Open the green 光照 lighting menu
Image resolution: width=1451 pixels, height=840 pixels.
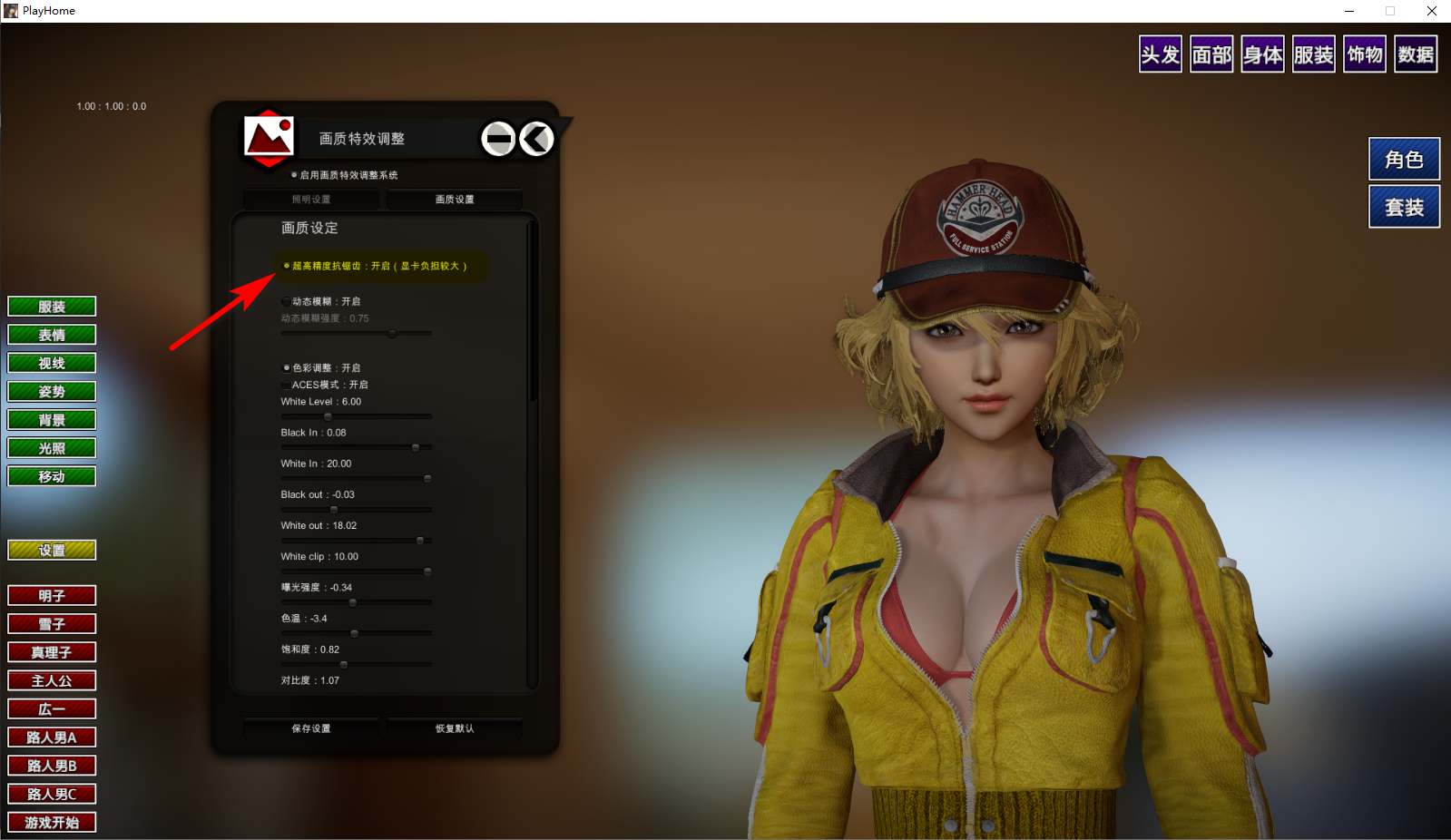pyautogui.click(x=52, y=448)
